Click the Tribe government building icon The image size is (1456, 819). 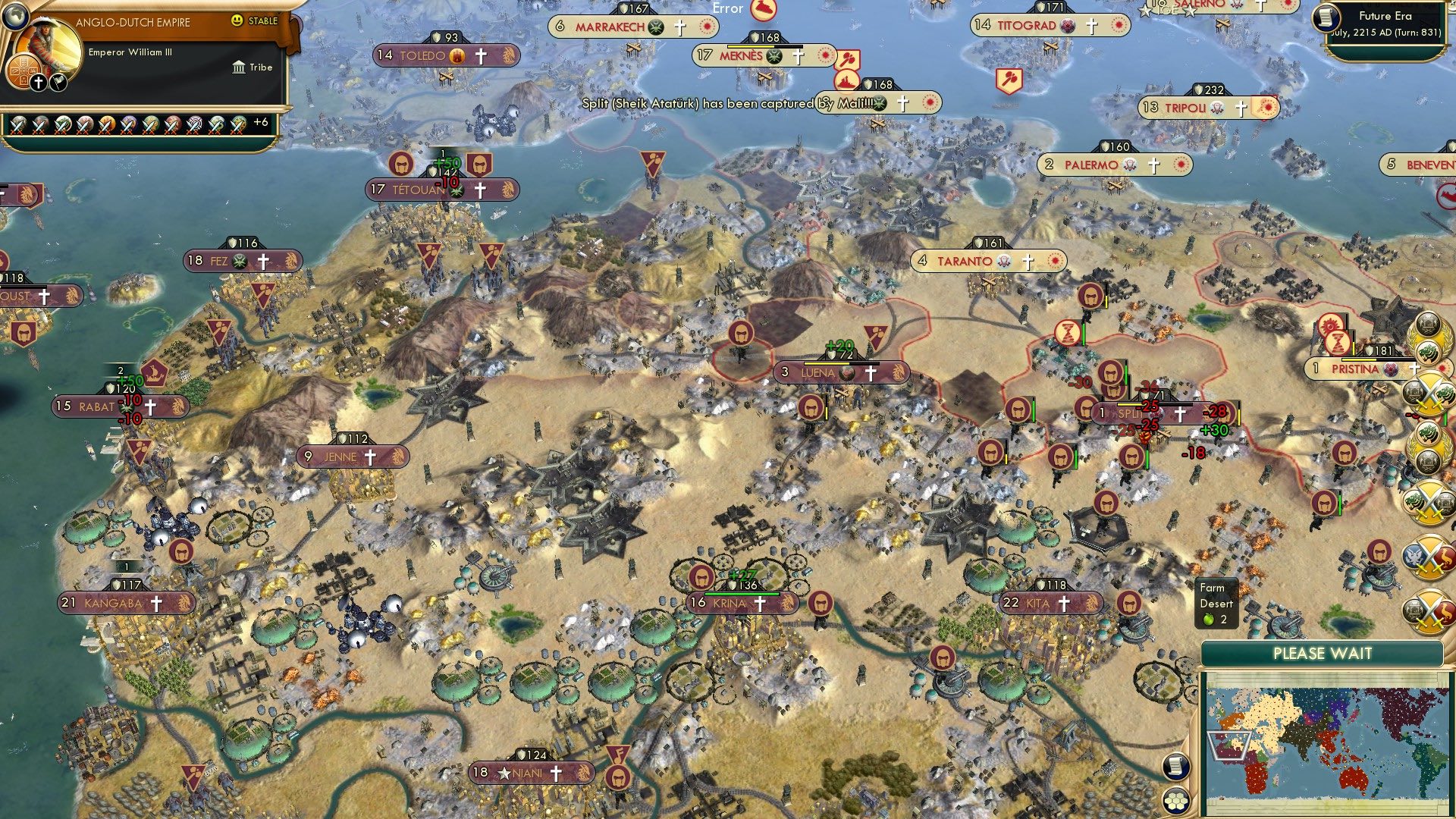[239, 67]
